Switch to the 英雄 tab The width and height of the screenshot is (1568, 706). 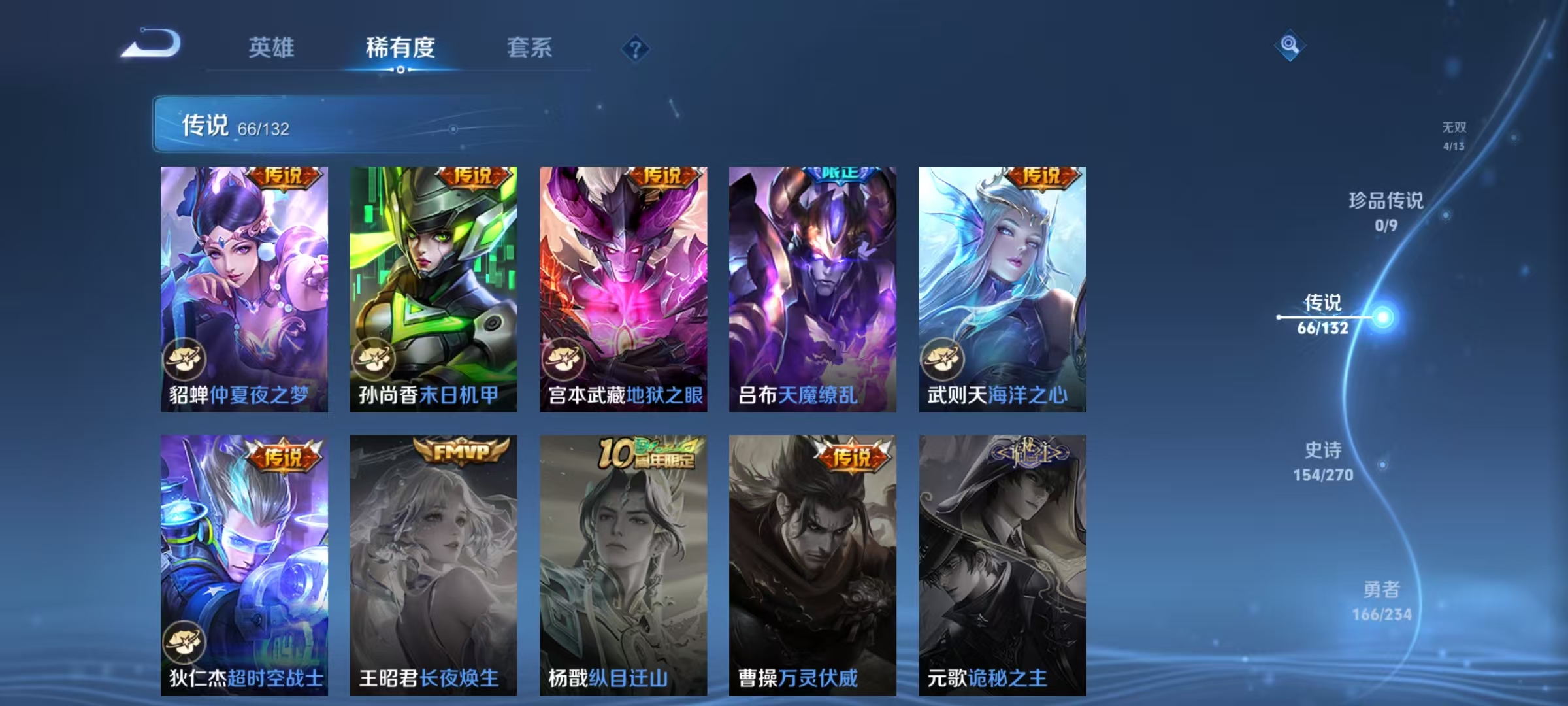tap(271, 47)
